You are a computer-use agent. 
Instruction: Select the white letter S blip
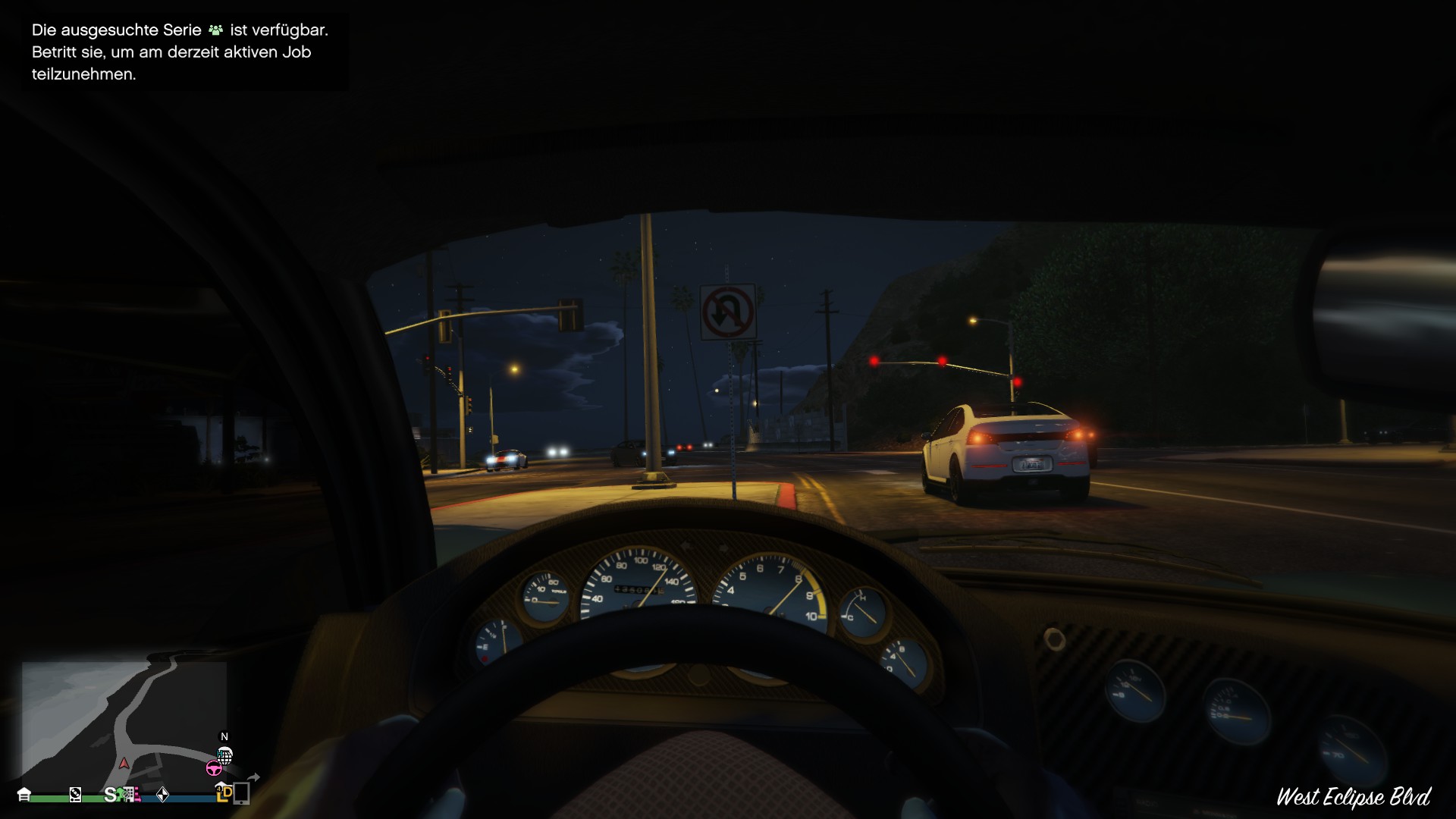tap(111, 794)
